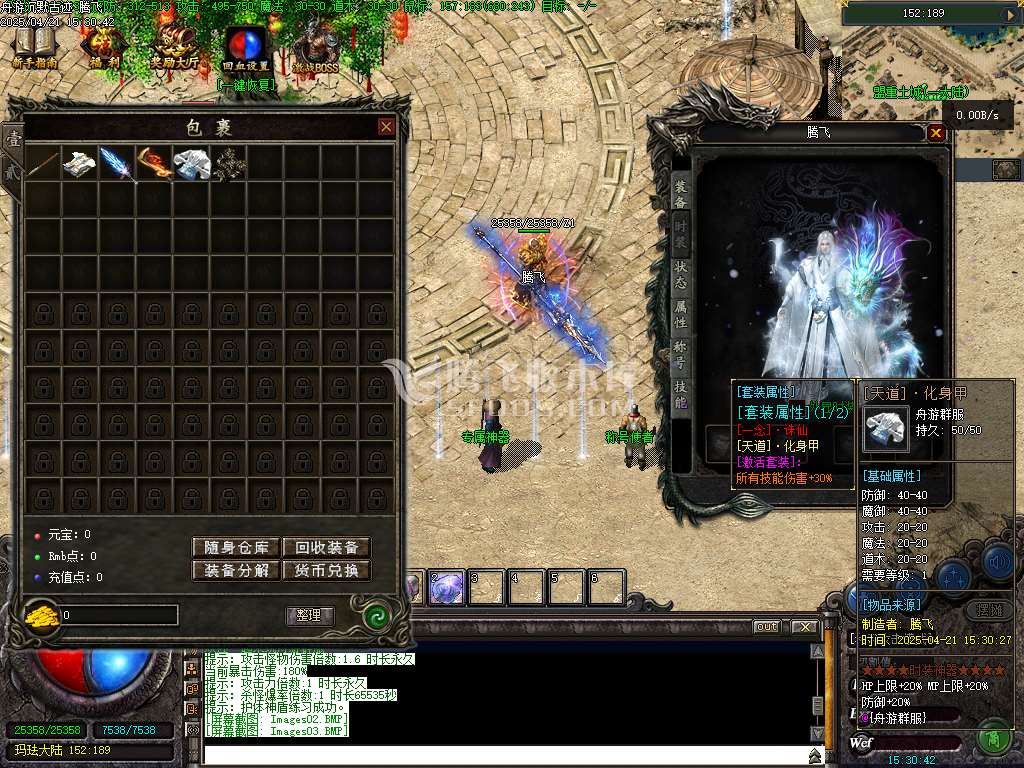Sort the bag with the 整理 button
The height and width of the screenshot is (768, 1024).
point(310,615)
